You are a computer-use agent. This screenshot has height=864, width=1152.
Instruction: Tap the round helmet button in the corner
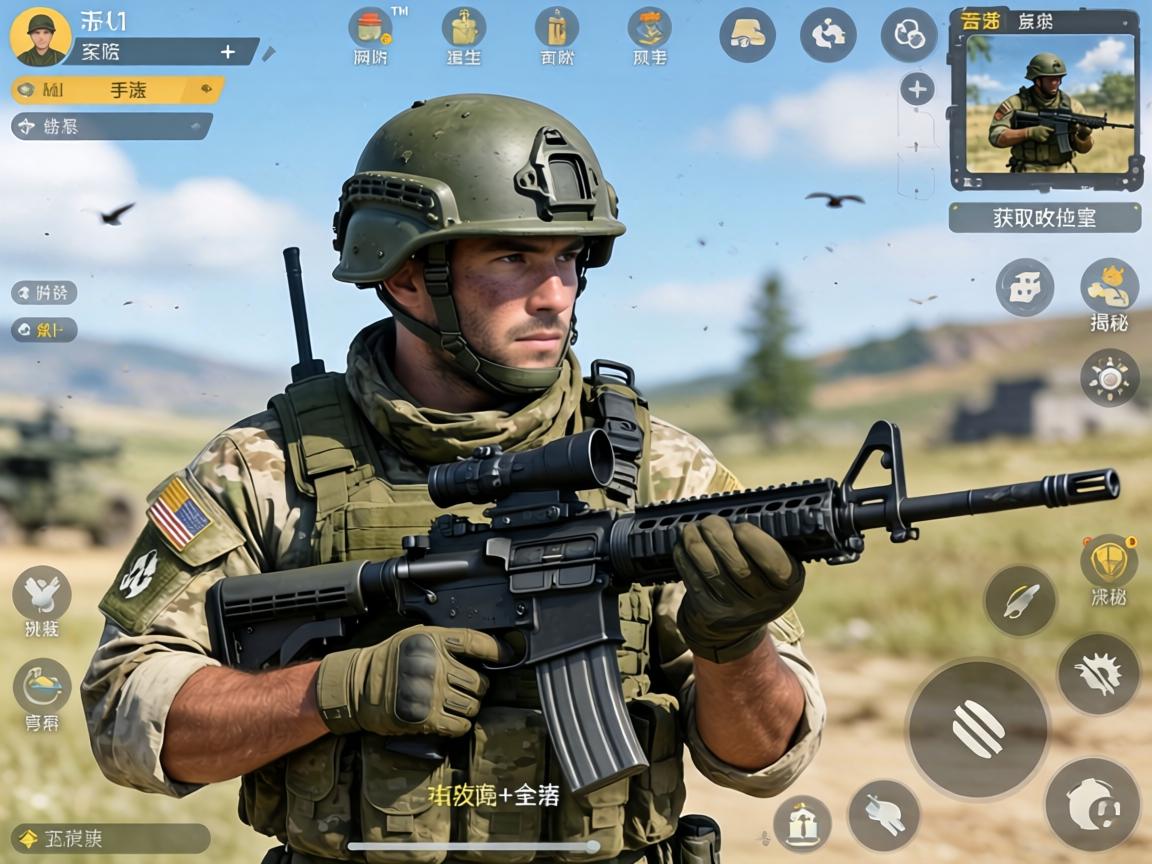tap(1092, 803)
